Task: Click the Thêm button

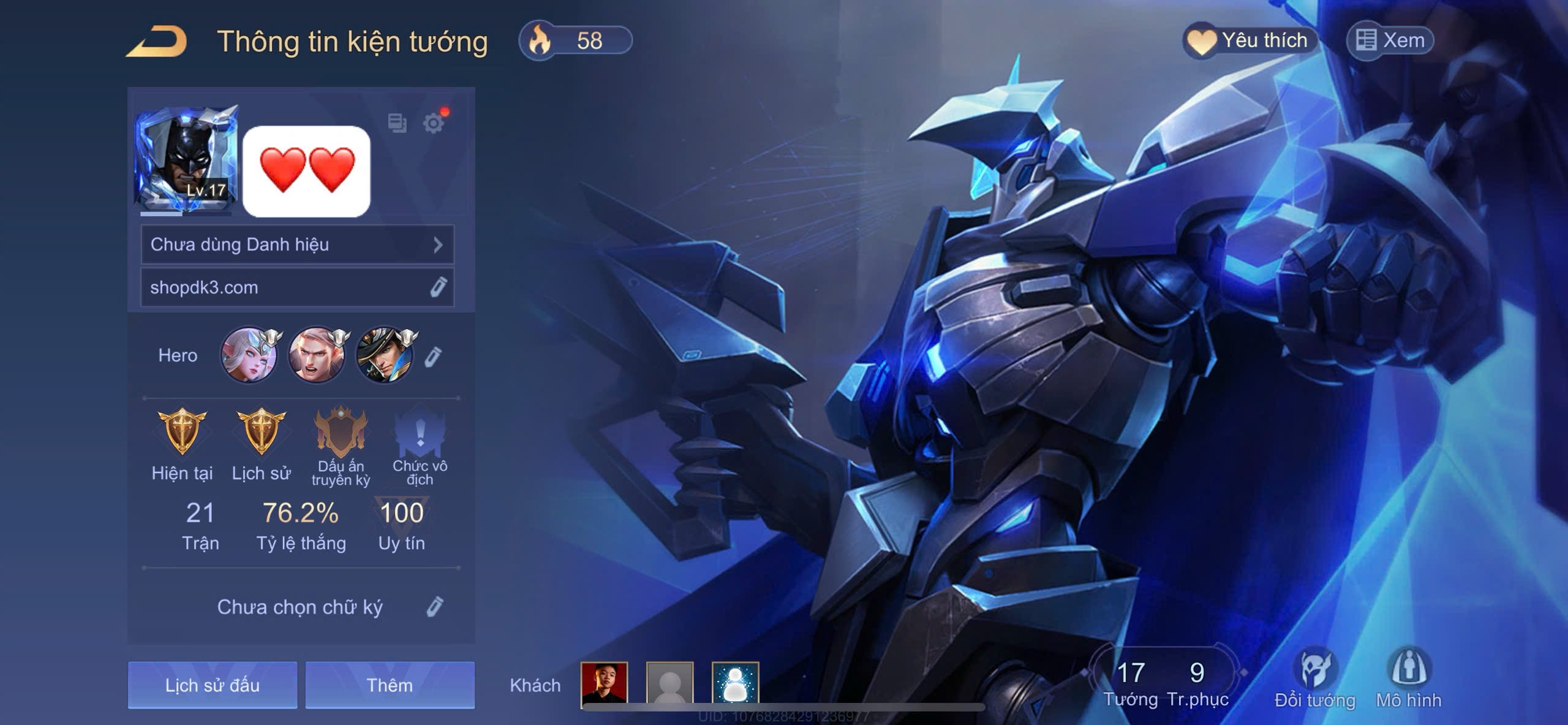Action: (x=390, y=685)
